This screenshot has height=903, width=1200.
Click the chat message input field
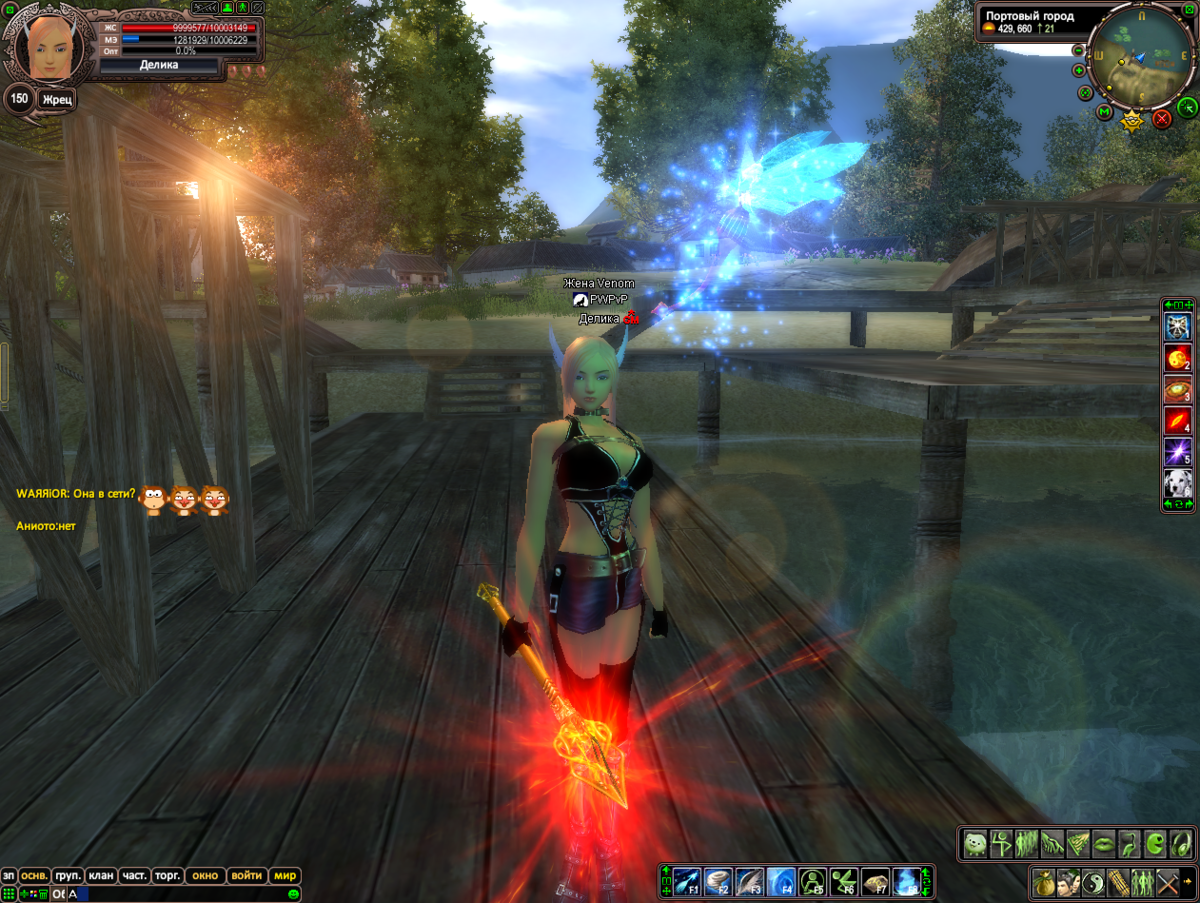tap(180, 894)
